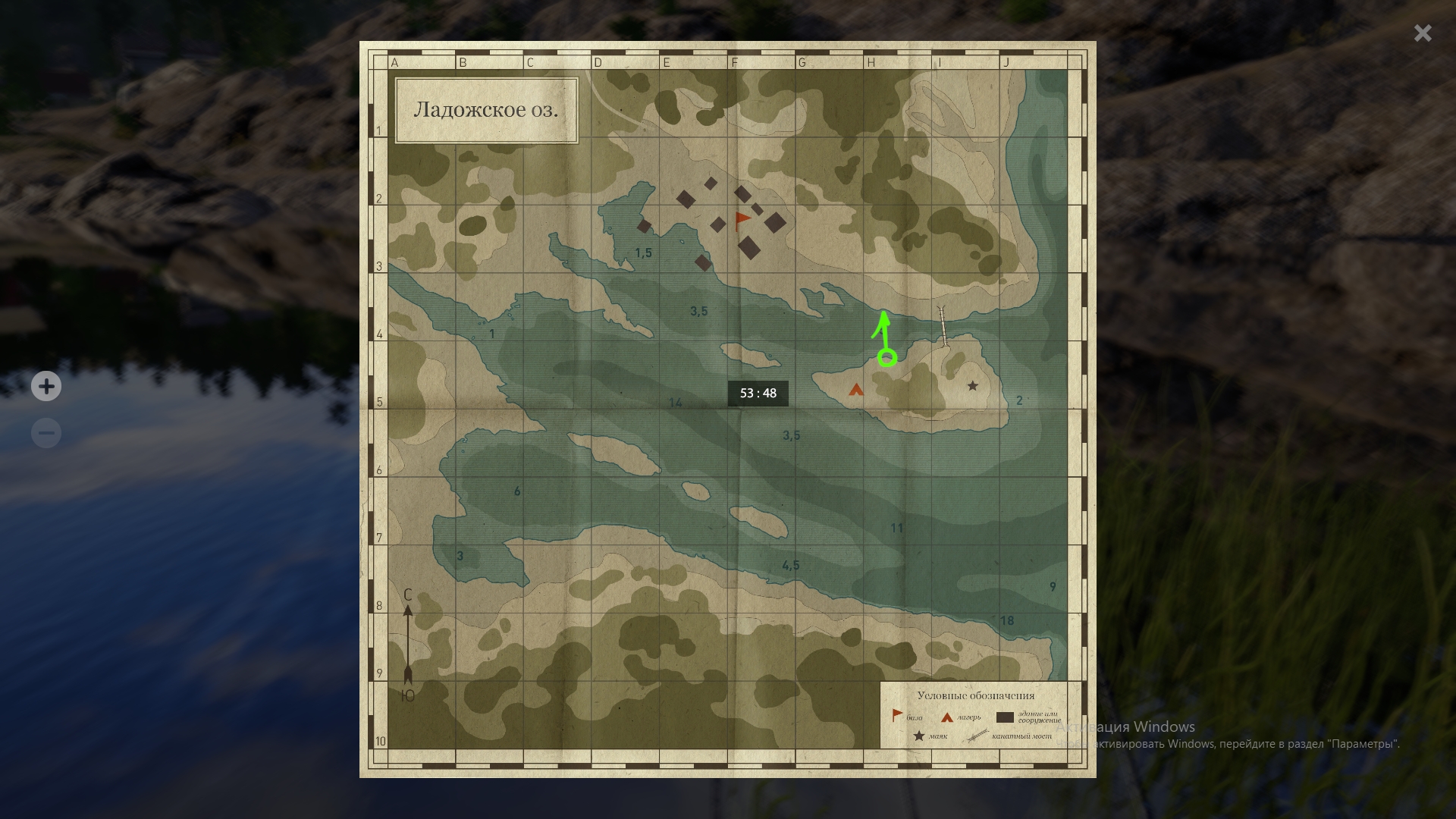Zoom out the map with minus button
Screen dimensions: 1456x819
click(46, 433)
